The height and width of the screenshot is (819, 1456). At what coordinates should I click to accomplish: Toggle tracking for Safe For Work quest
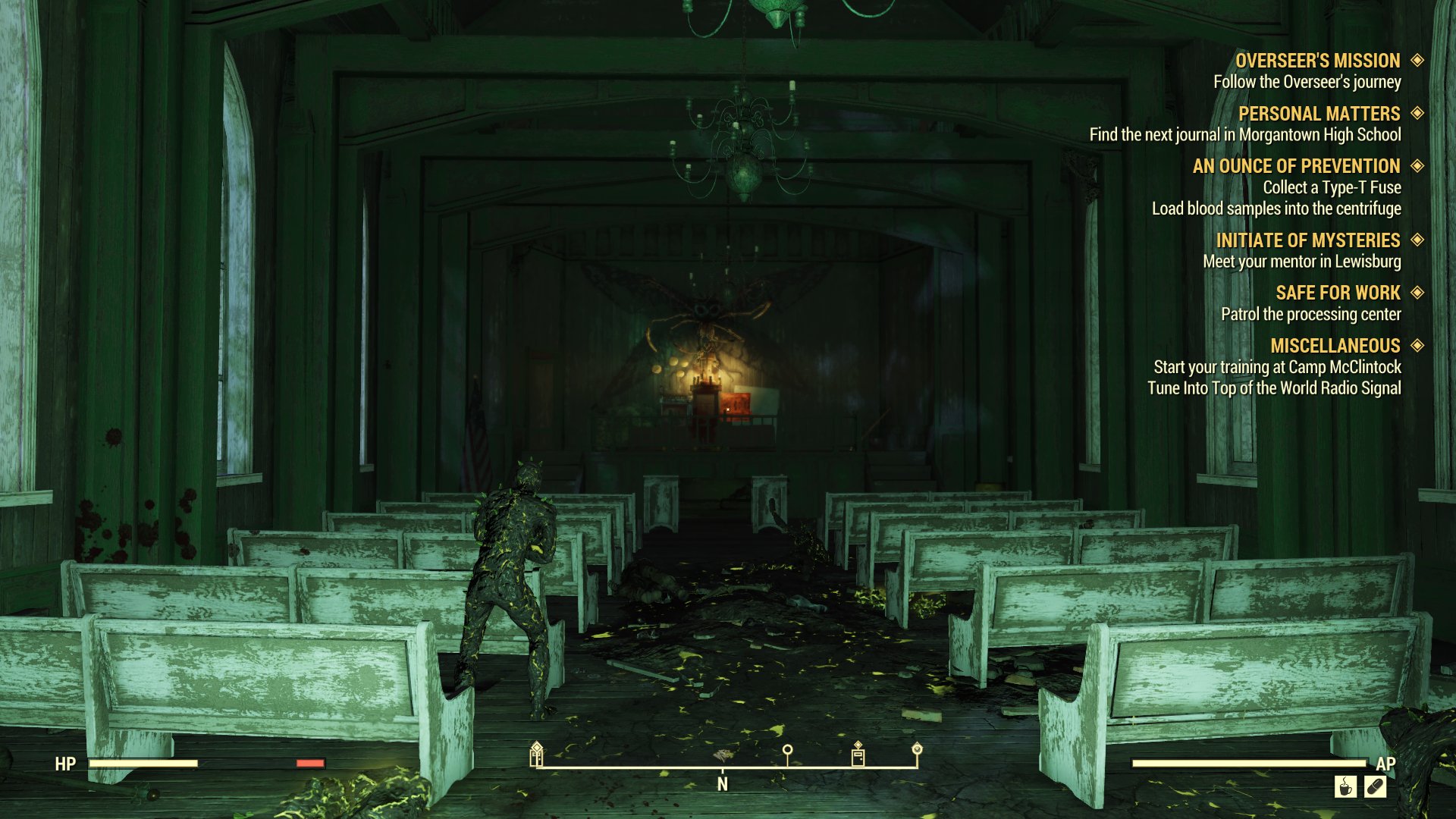pos(1417,293)
